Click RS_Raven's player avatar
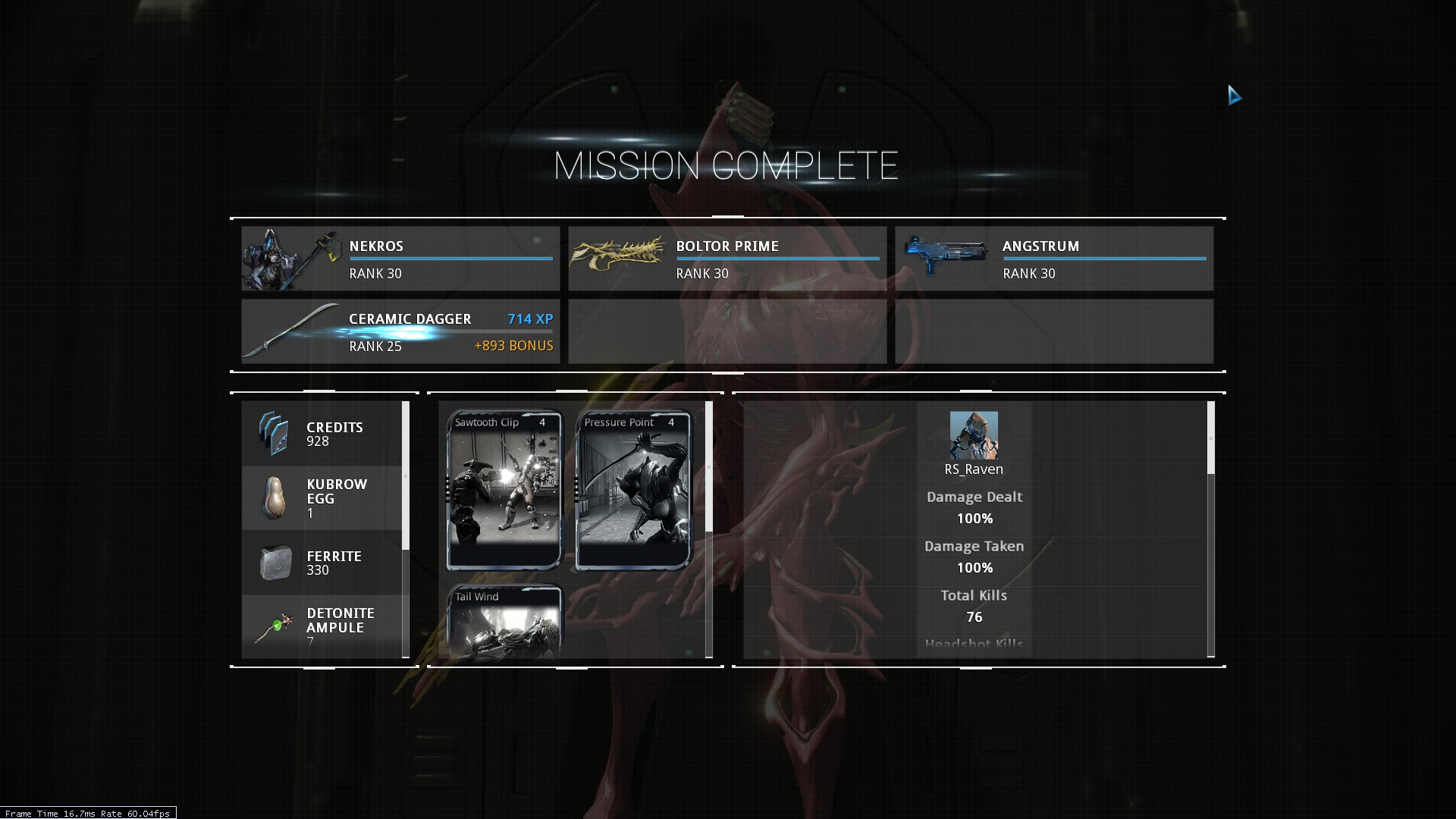 tap(974, 435)
